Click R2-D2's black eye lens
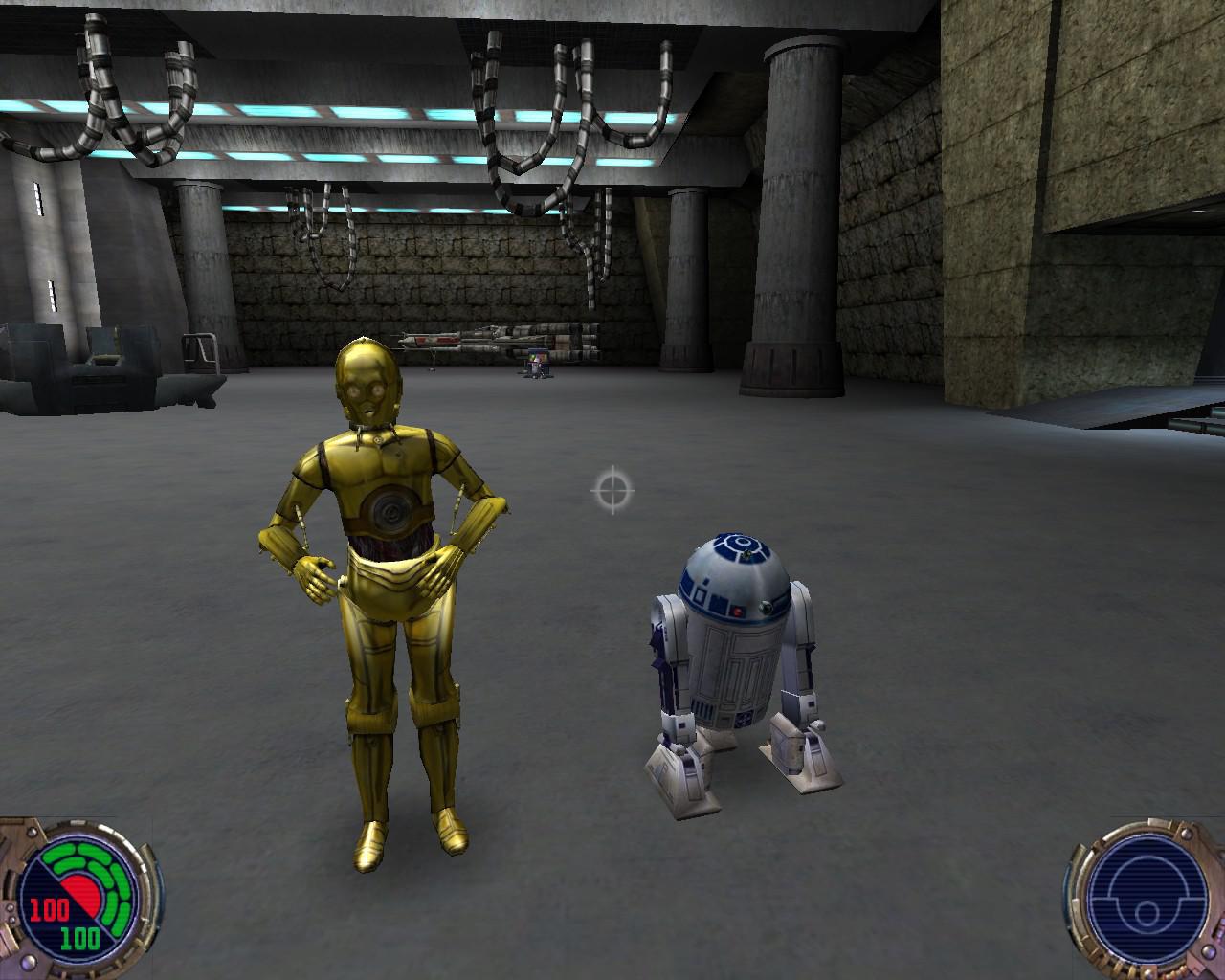Image resolution: width=1225 pixels, height=980 pixels. pos(767,607)
